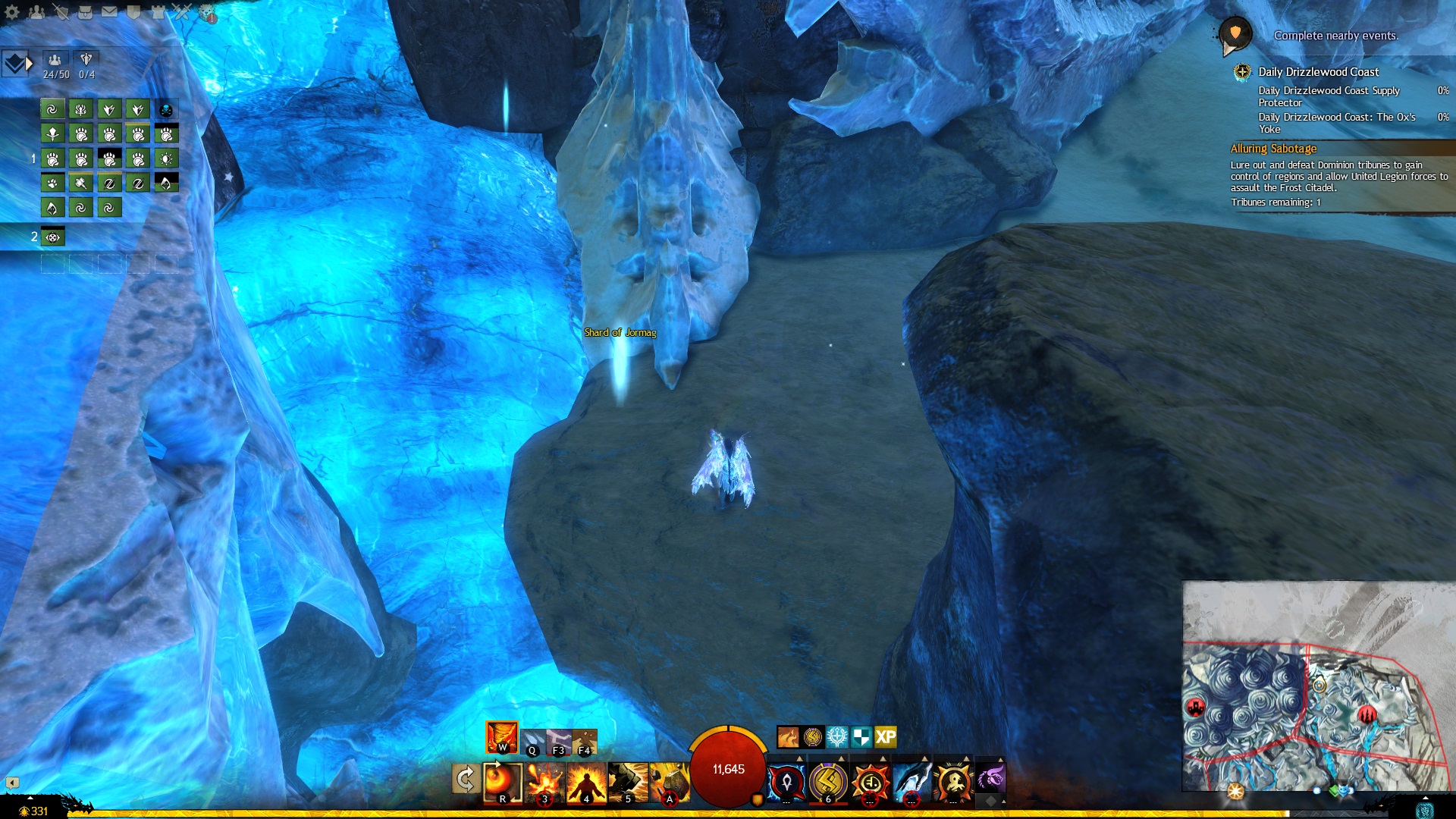The height and width of the screenshot is (819, 1456).
Task: Open the World vs World castle icon
Action: click(x=158, y=12)
